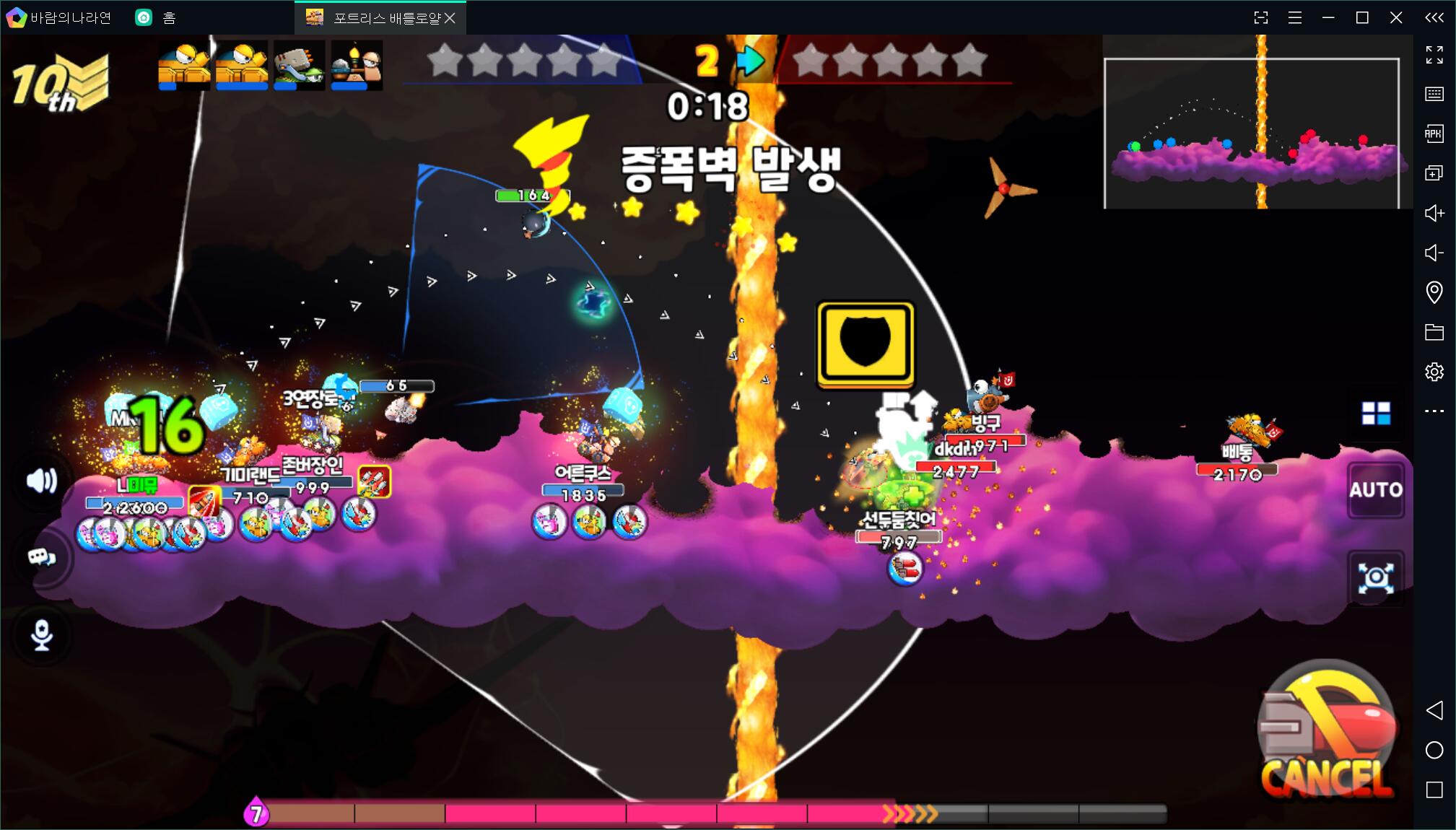Screen dimensions: 1456x830
Task: Toggle the game sound speaker button
Action: 41,481
